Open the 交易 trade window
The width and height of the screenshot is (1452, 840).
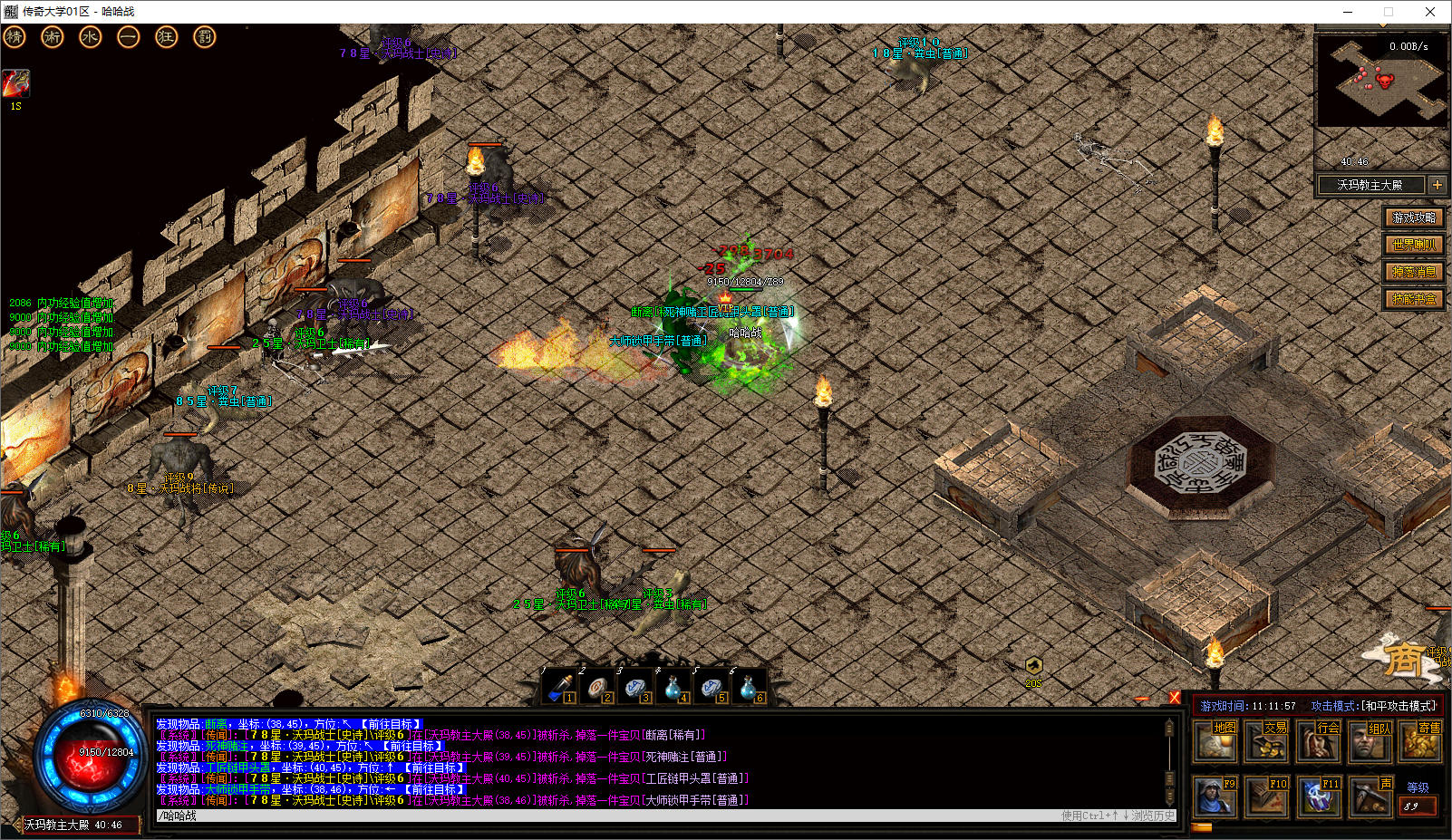1266,741
